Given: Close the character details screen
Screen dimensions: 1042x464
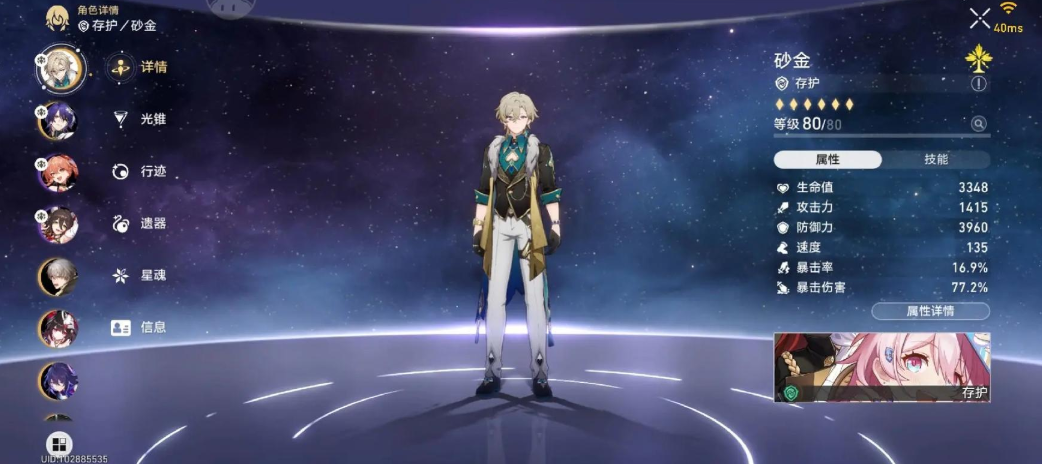Looking at the screenshot, I should [x=979, y=18].
